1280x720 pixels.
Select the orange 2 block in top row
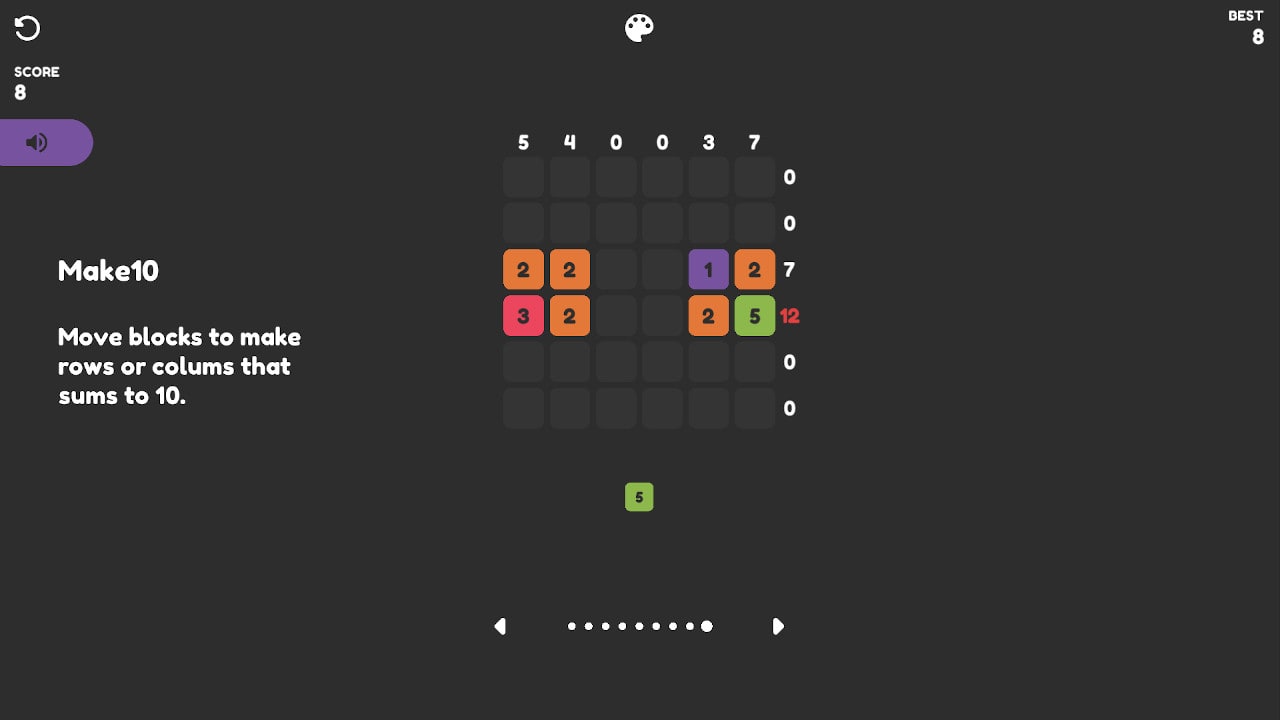[523, 269]
